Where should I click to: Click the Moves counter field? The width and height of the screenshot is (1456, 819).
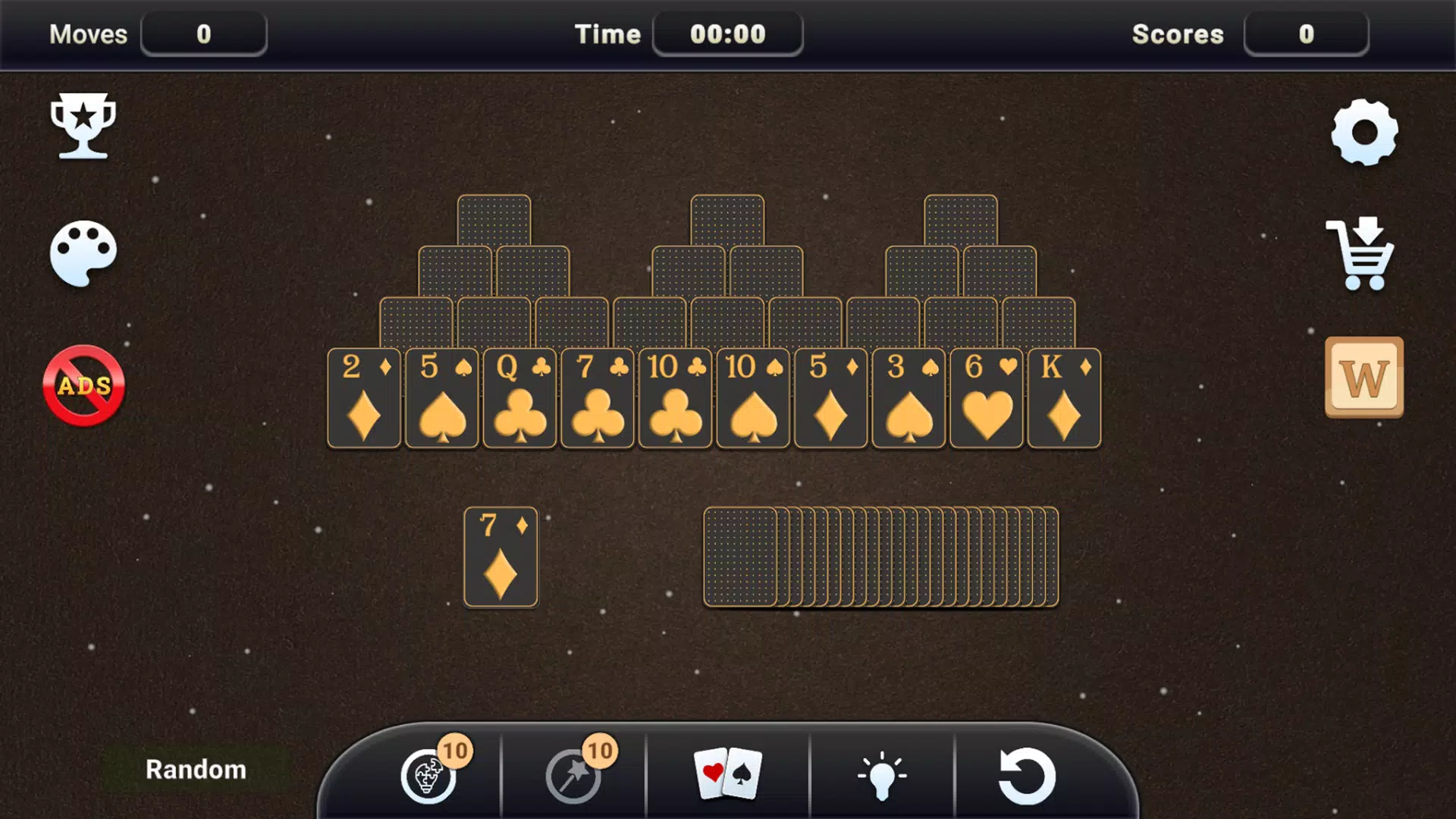203,33
